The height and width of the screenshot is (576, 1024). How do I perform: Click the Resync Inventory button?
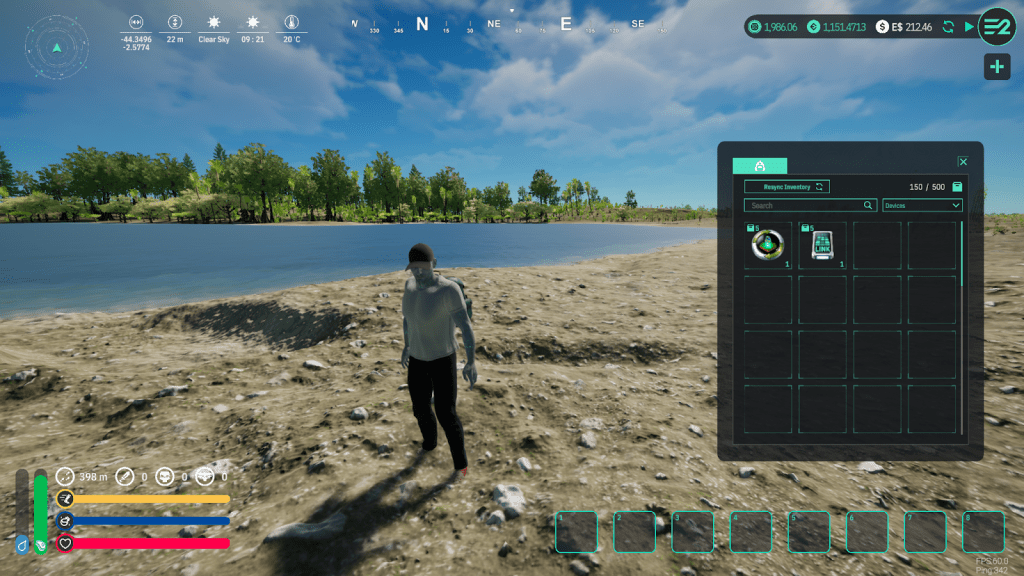(786, 187)
